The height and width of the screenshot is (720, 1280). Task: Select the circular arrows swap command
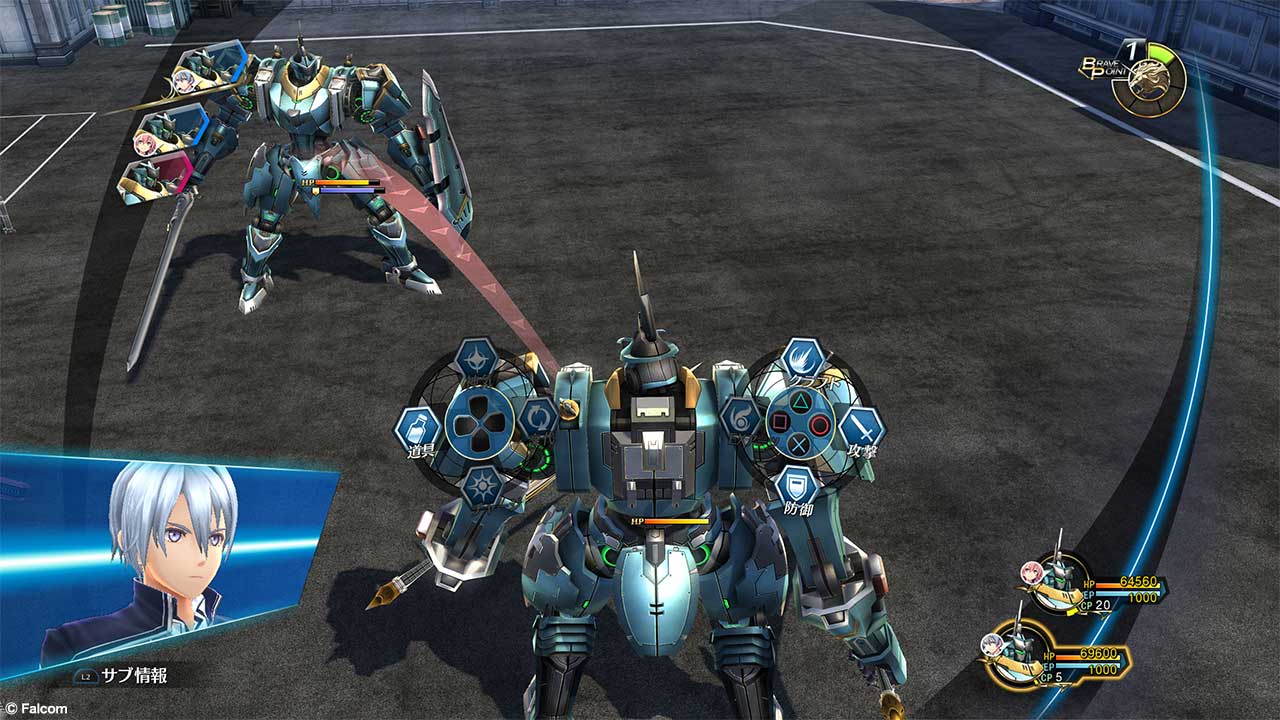pos(538,417)
